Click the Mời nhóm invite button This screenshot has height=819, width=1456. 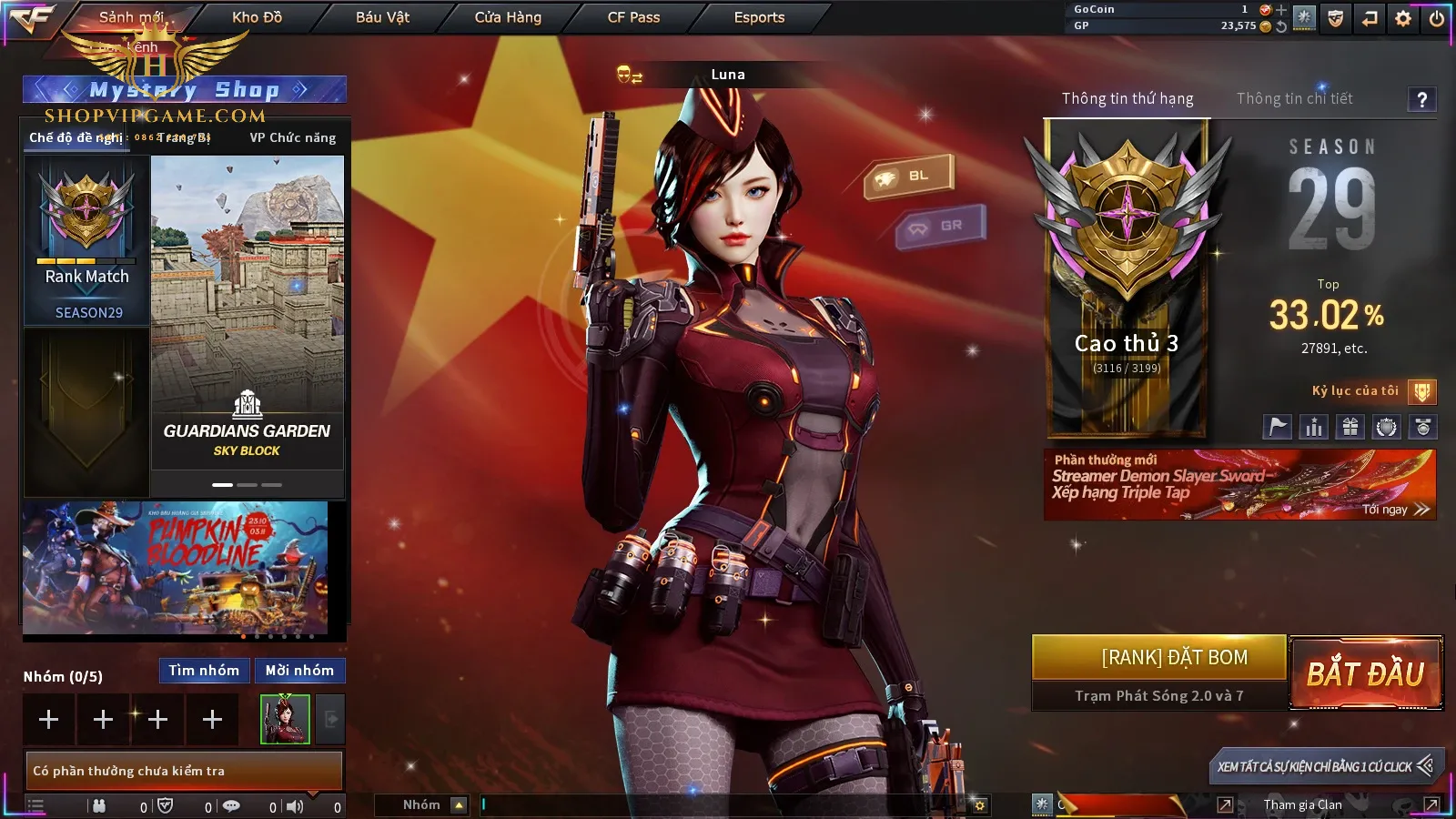(x=299, y=671)
